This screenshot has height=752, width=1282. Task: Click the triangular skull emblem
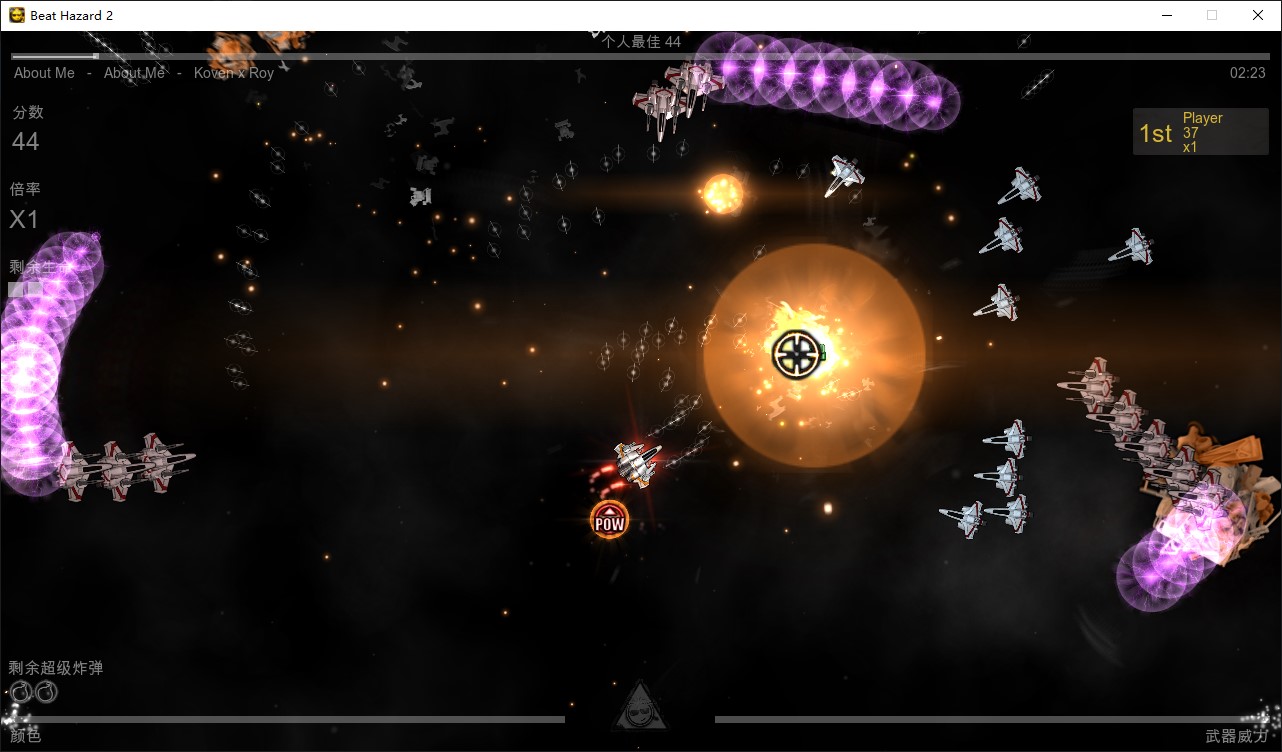click(640, 709)
